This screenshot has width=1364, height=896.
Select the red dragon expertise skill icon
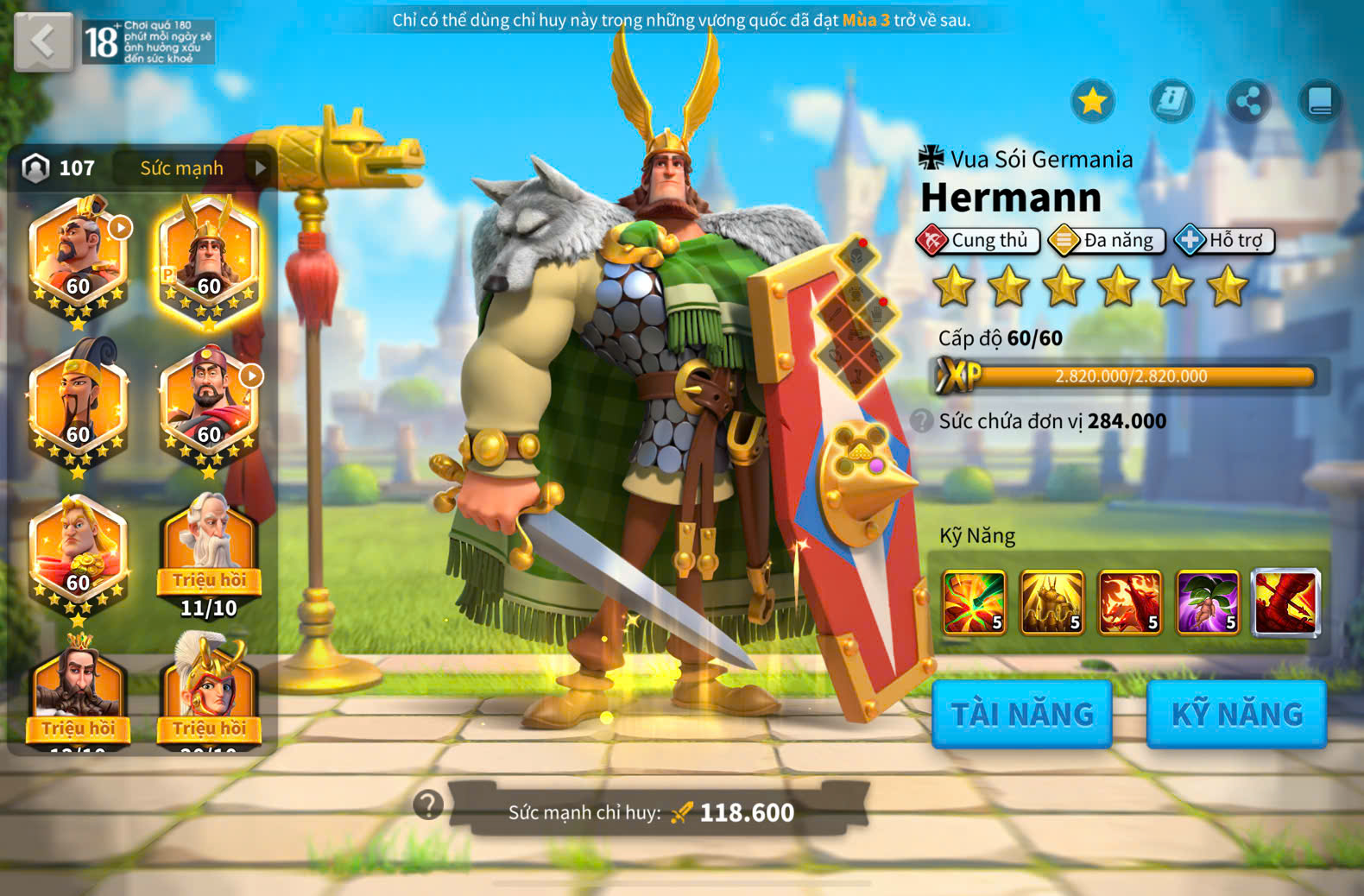pos(1285,602)
